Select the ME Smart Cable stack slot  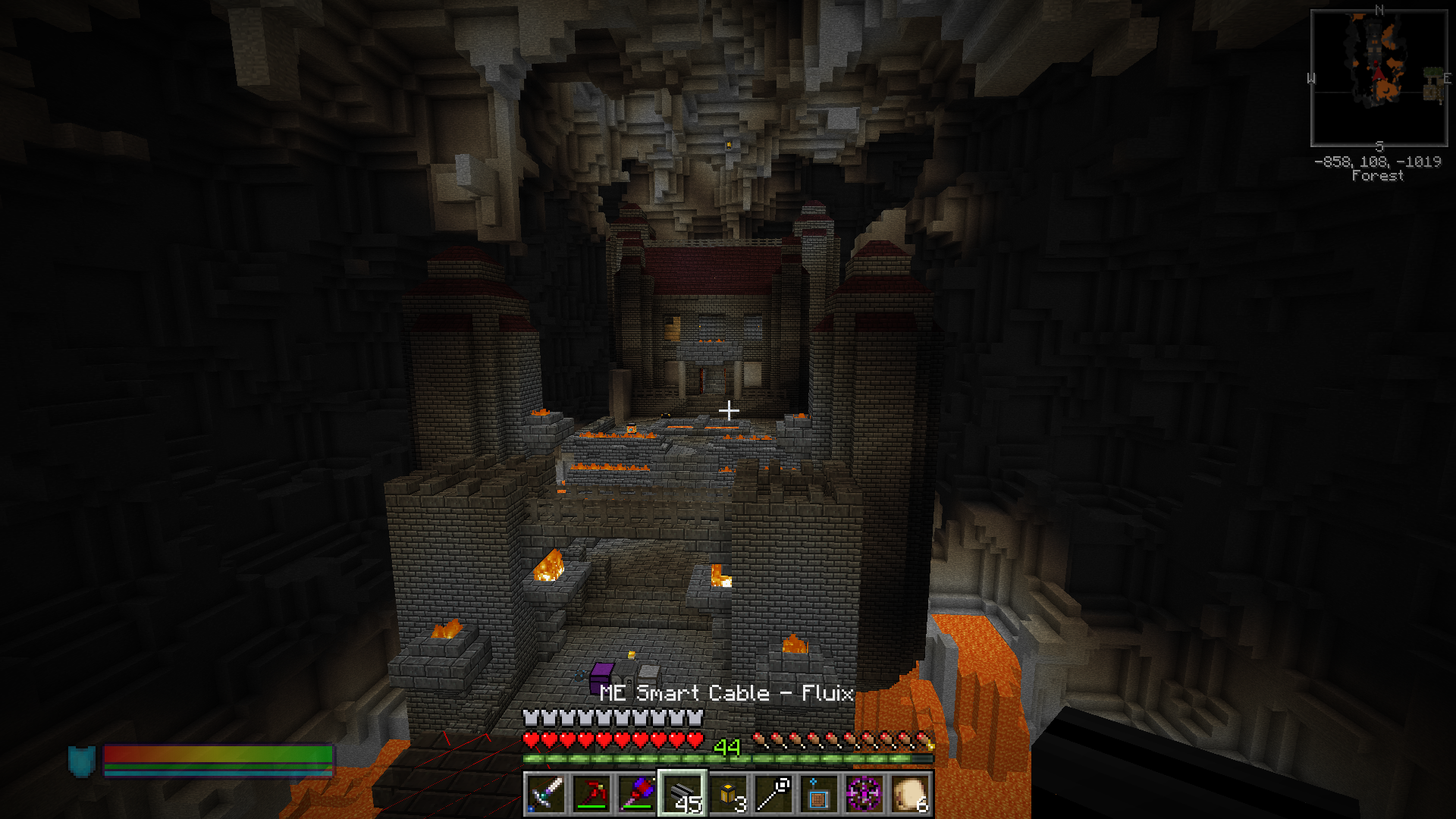point(682,794)
